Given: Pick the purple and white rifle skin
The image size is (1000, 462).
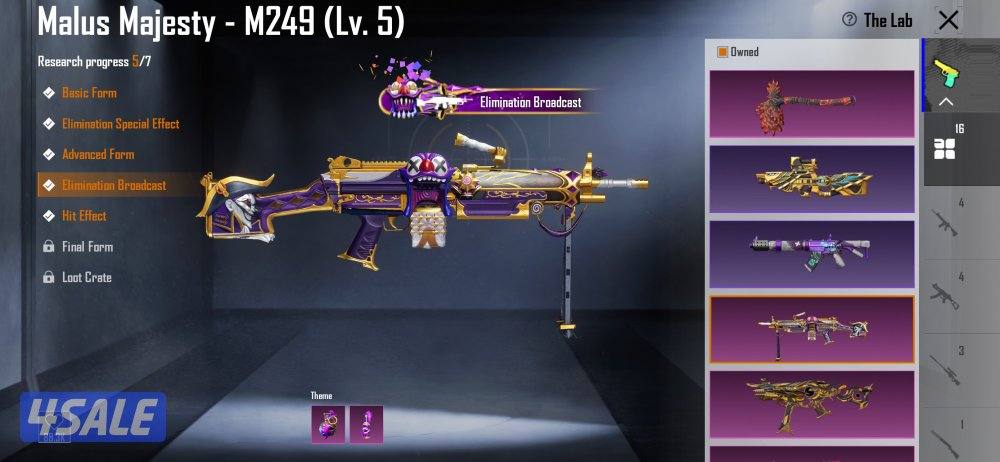Looking at the screenshot, I should [x=811, y=254].
